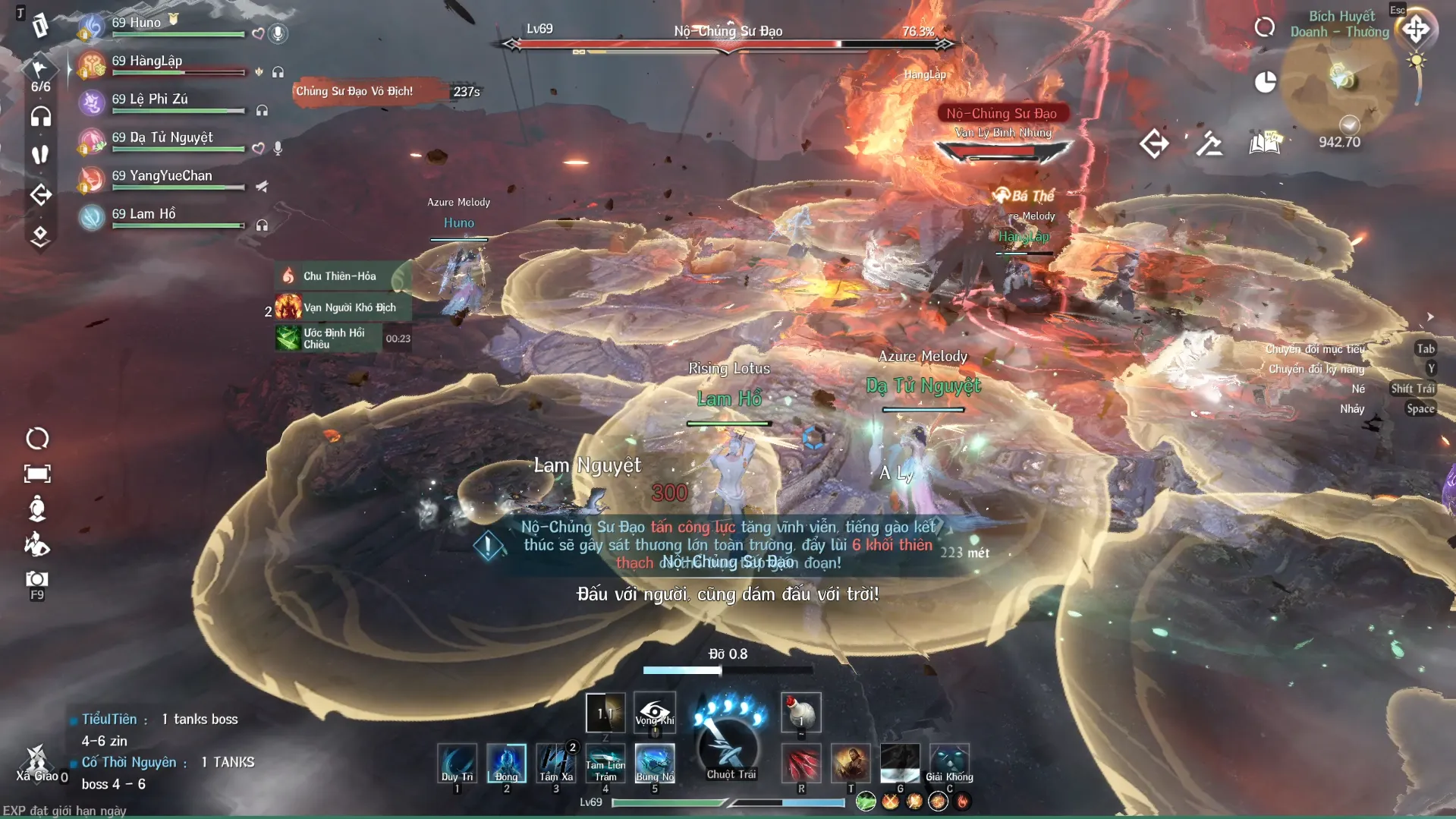Toggle Huno's microphone icon
Image resolution: width=1456 pixels, height=819 pixels.
(x=278, y=33)
